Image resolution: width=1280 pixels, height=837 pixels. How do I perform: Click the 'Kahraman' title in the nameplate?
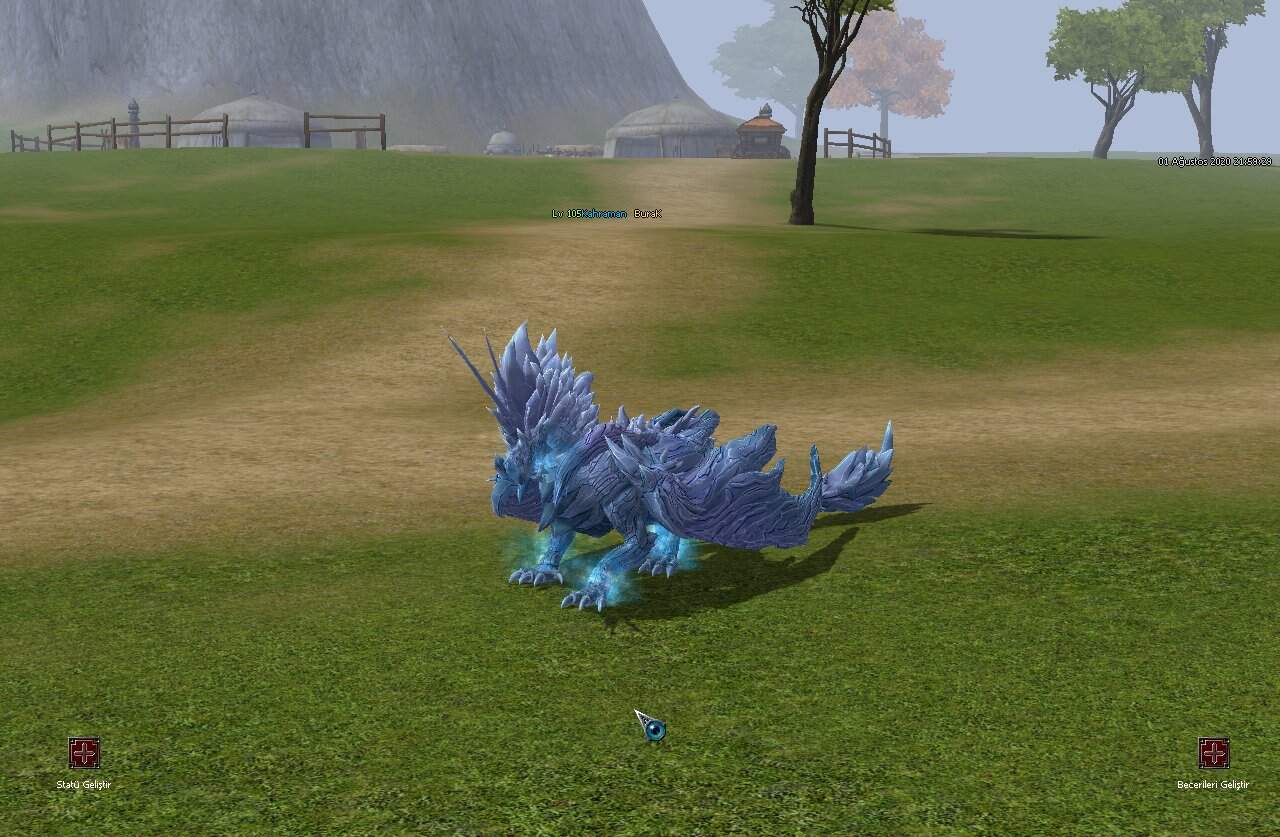(x=605, y=213)
